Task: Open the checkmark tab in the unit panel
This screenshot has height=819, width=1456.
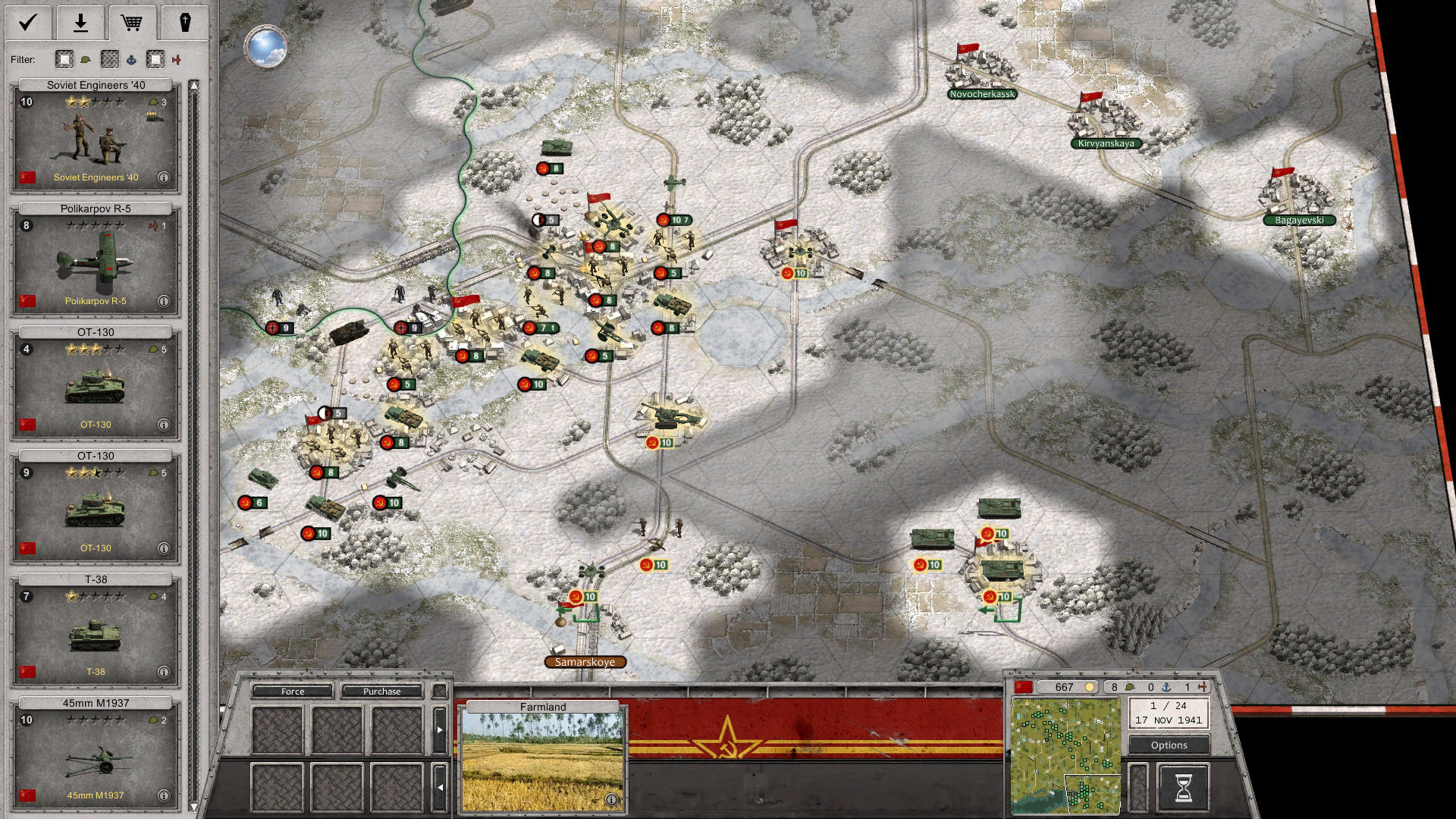Action: coord(28,23)
